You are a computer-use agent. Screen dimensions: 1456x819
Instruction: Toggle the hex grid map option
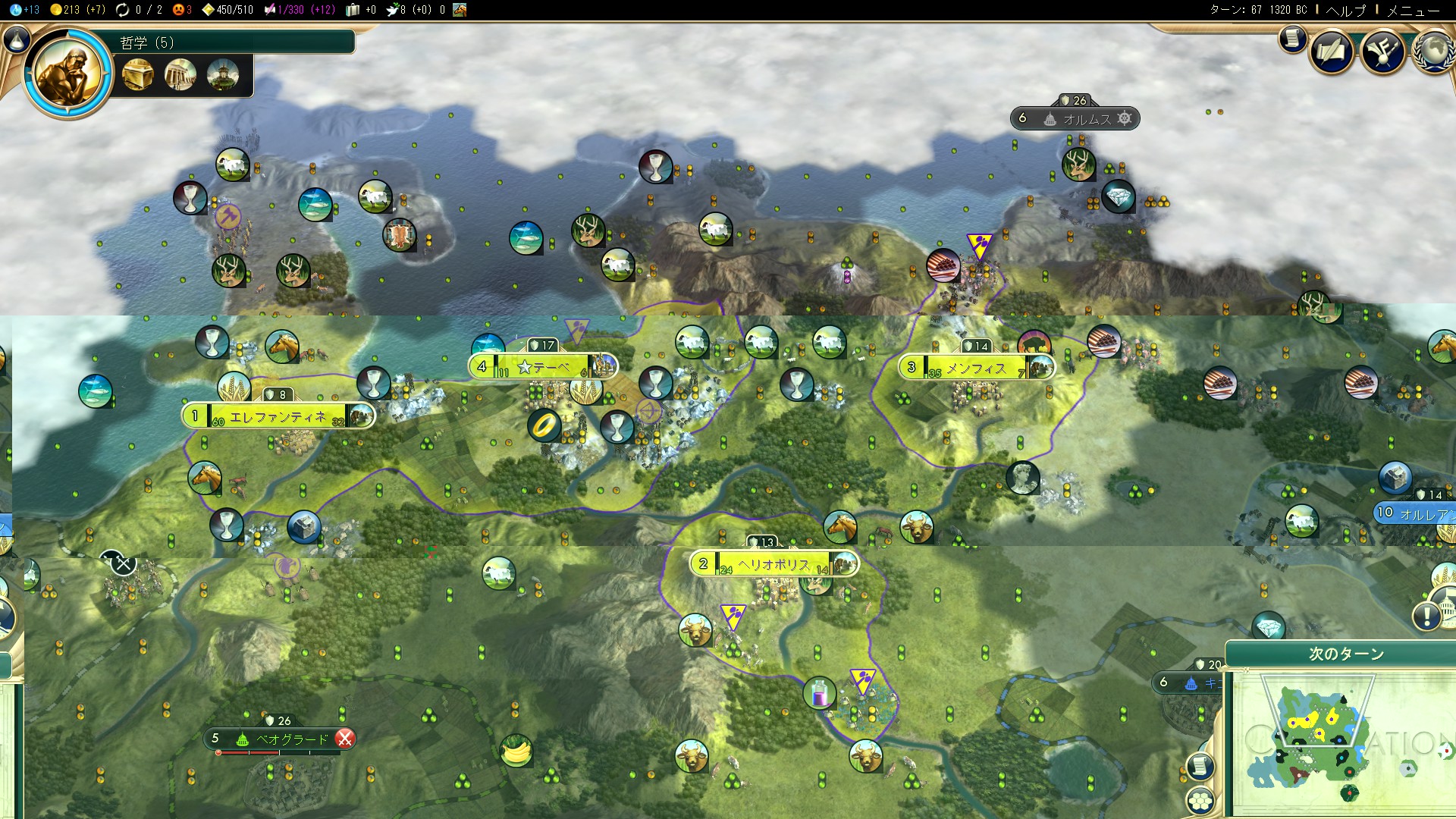coord(1200,799)
